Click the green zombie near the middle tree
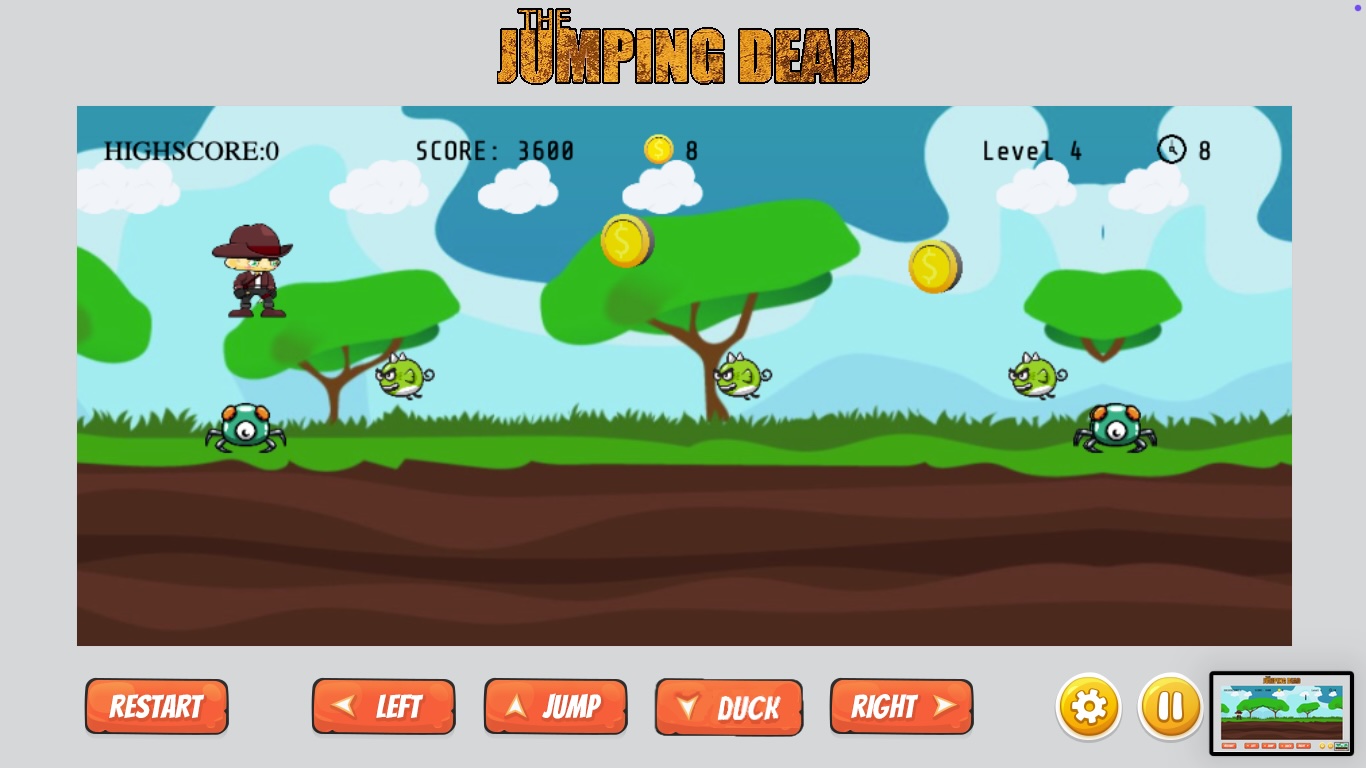The width and height of the screenshot is (1366, 768). click(740, 378)
